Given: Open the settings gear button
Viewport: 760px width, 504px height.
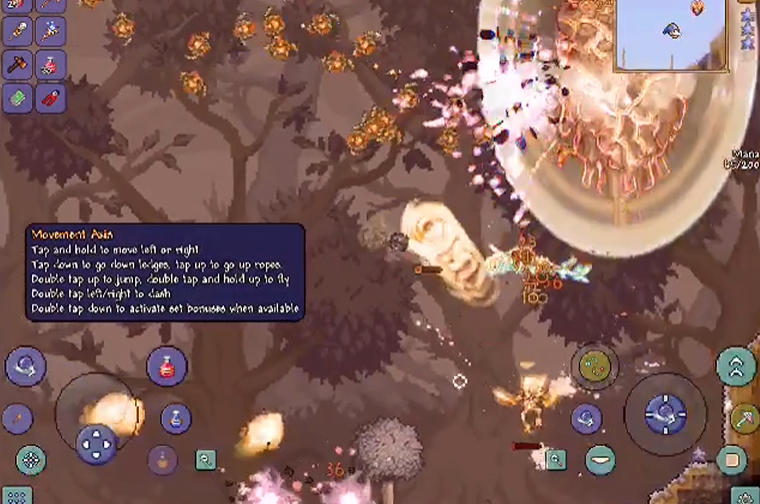Looking at the screenshot, I should click(x=743, y=495).
